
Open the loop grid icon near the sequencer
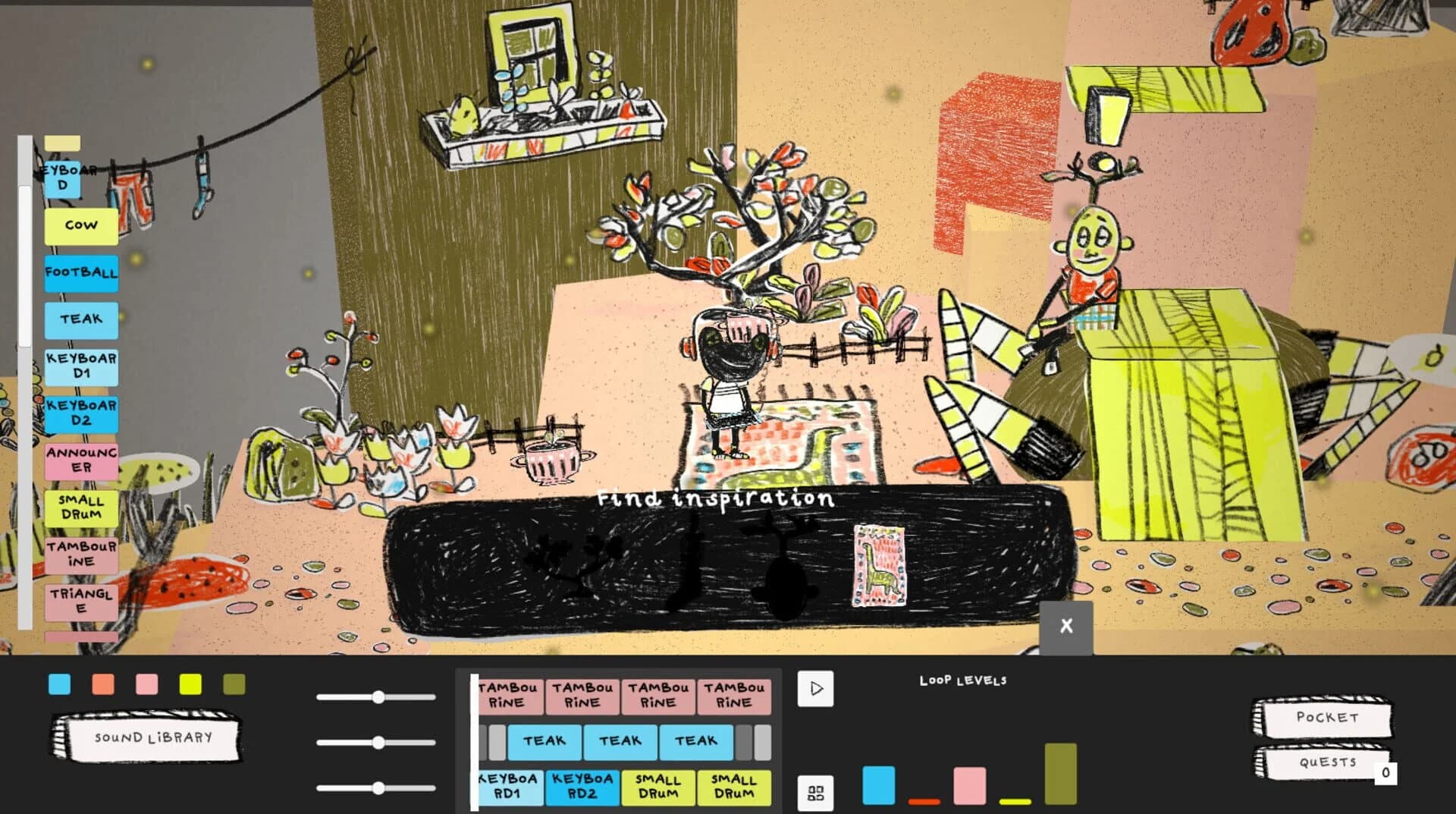(x=816, y=794)
